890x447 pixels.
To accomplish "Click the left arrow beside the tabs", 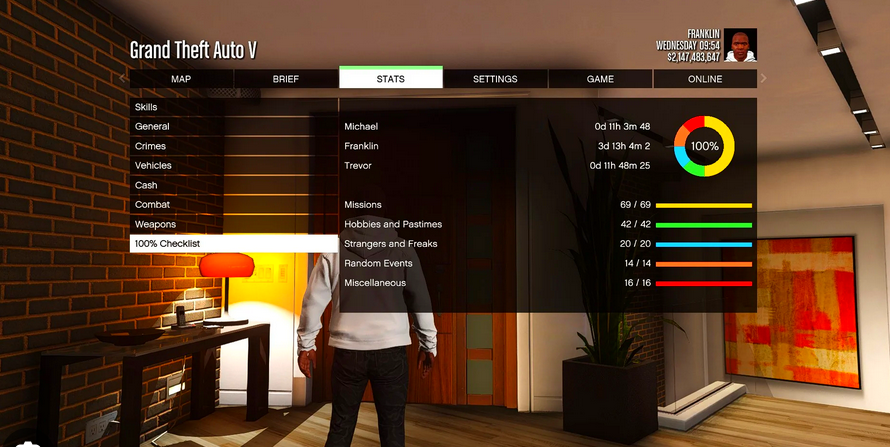I will 122,78.
